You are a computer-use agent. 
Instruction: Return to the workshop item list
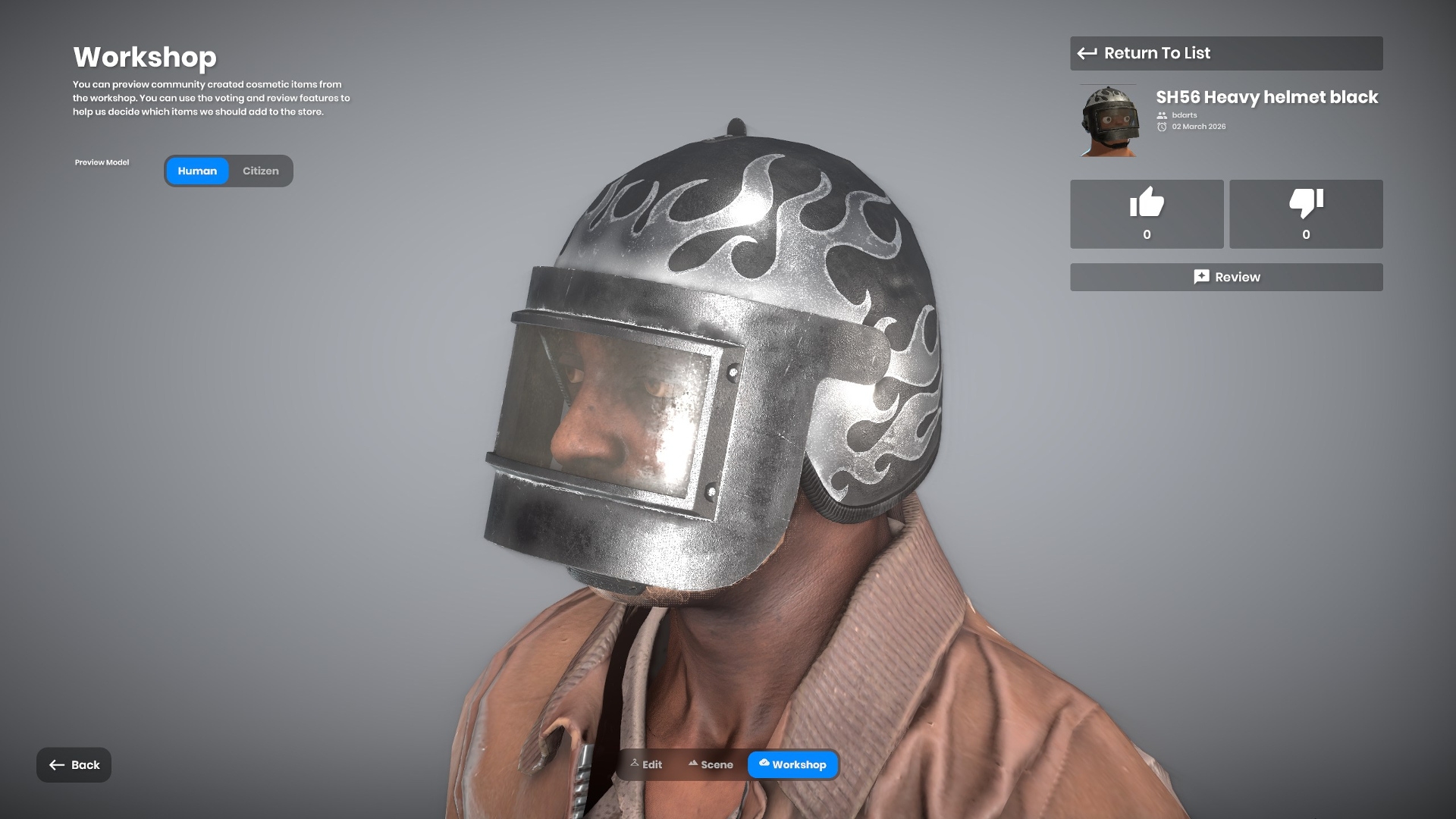[1225, 53]
